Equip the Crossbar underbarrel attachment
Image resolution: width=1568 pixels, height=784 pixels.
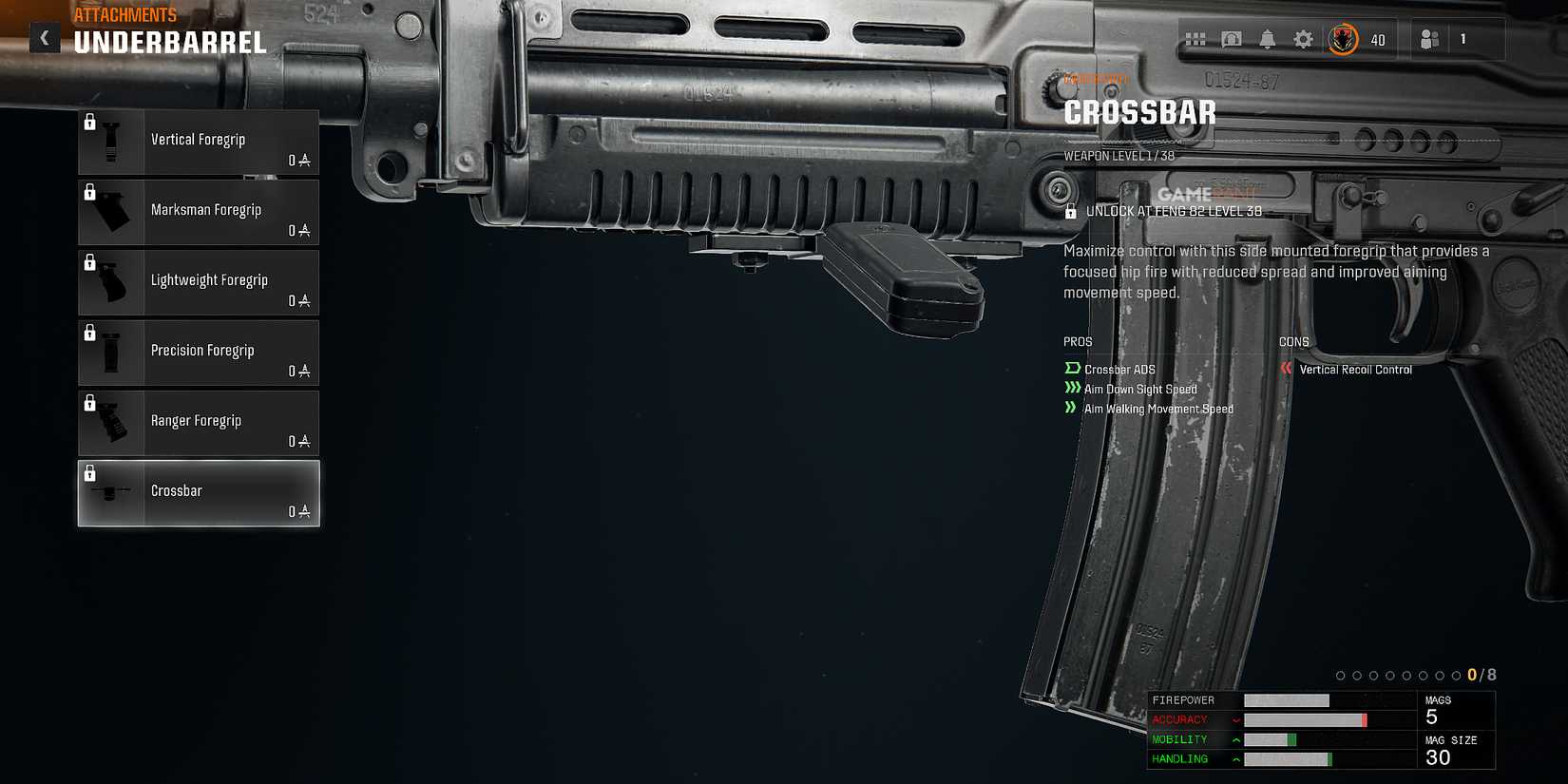tap(209, 492)
